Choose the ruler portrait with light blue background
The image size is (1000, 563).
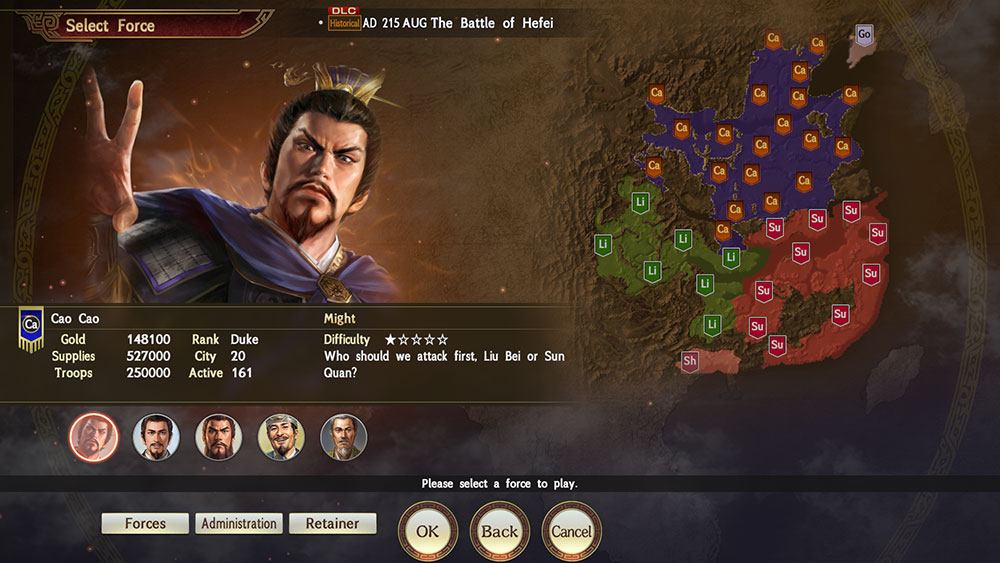pyautogui.click(x=156, y=437)
